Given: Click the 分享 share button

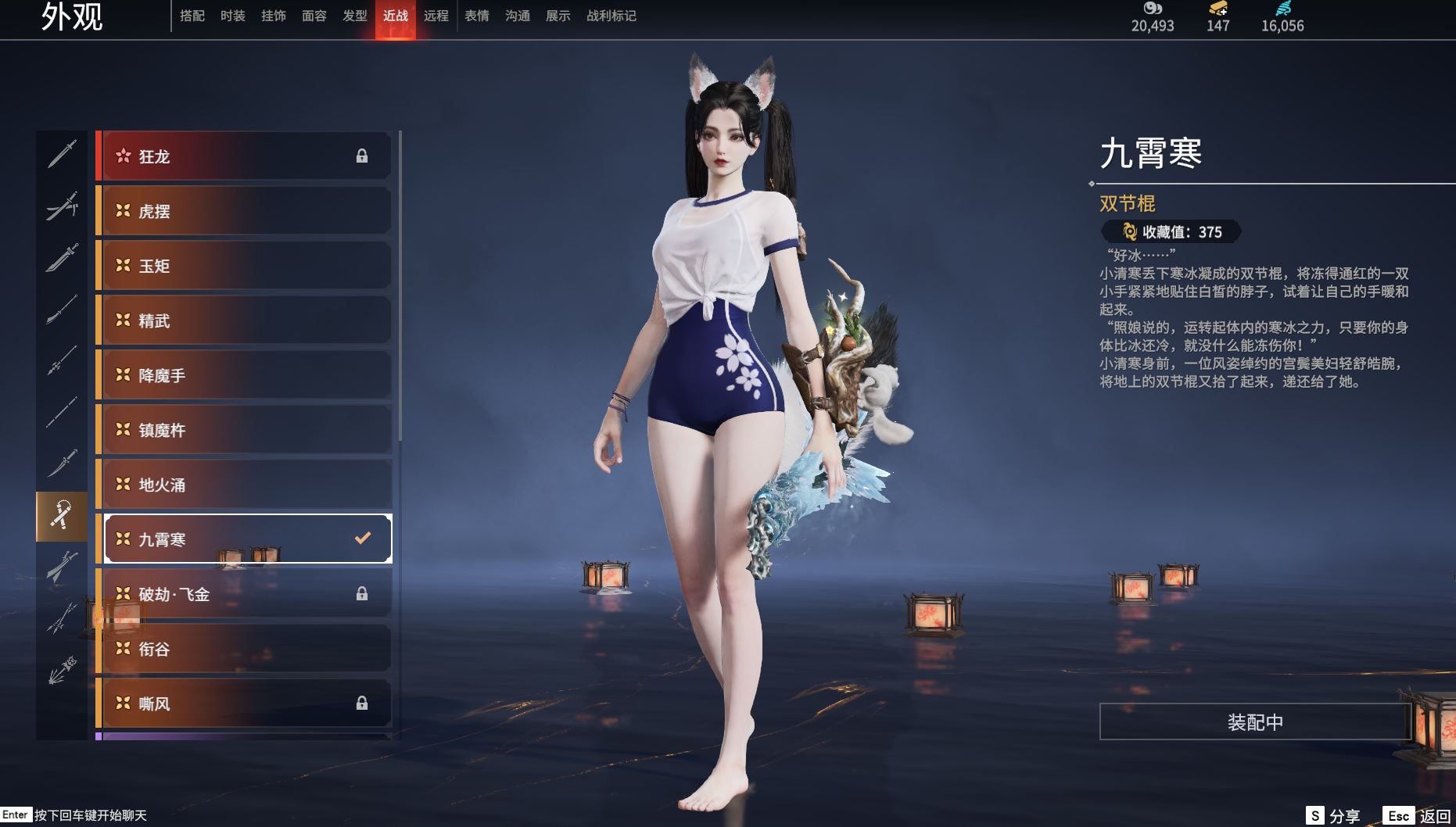Looking at the screenshot, I should coord(1334,816).
